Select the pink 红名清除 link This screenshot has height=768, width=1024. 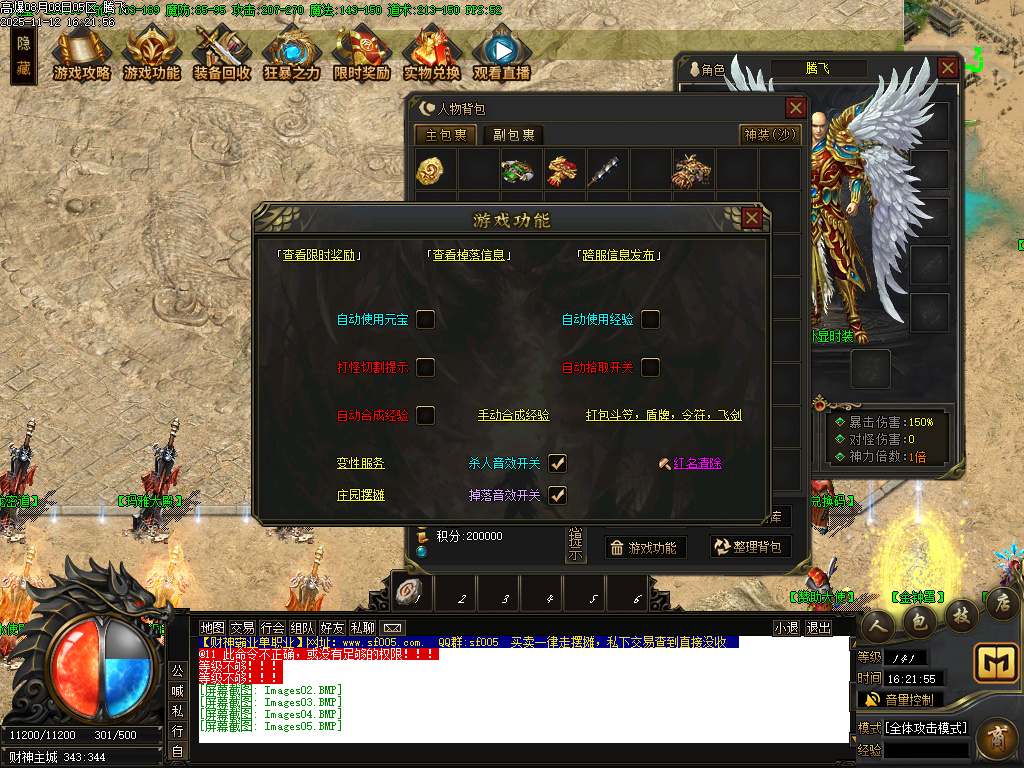coord(697,463)
